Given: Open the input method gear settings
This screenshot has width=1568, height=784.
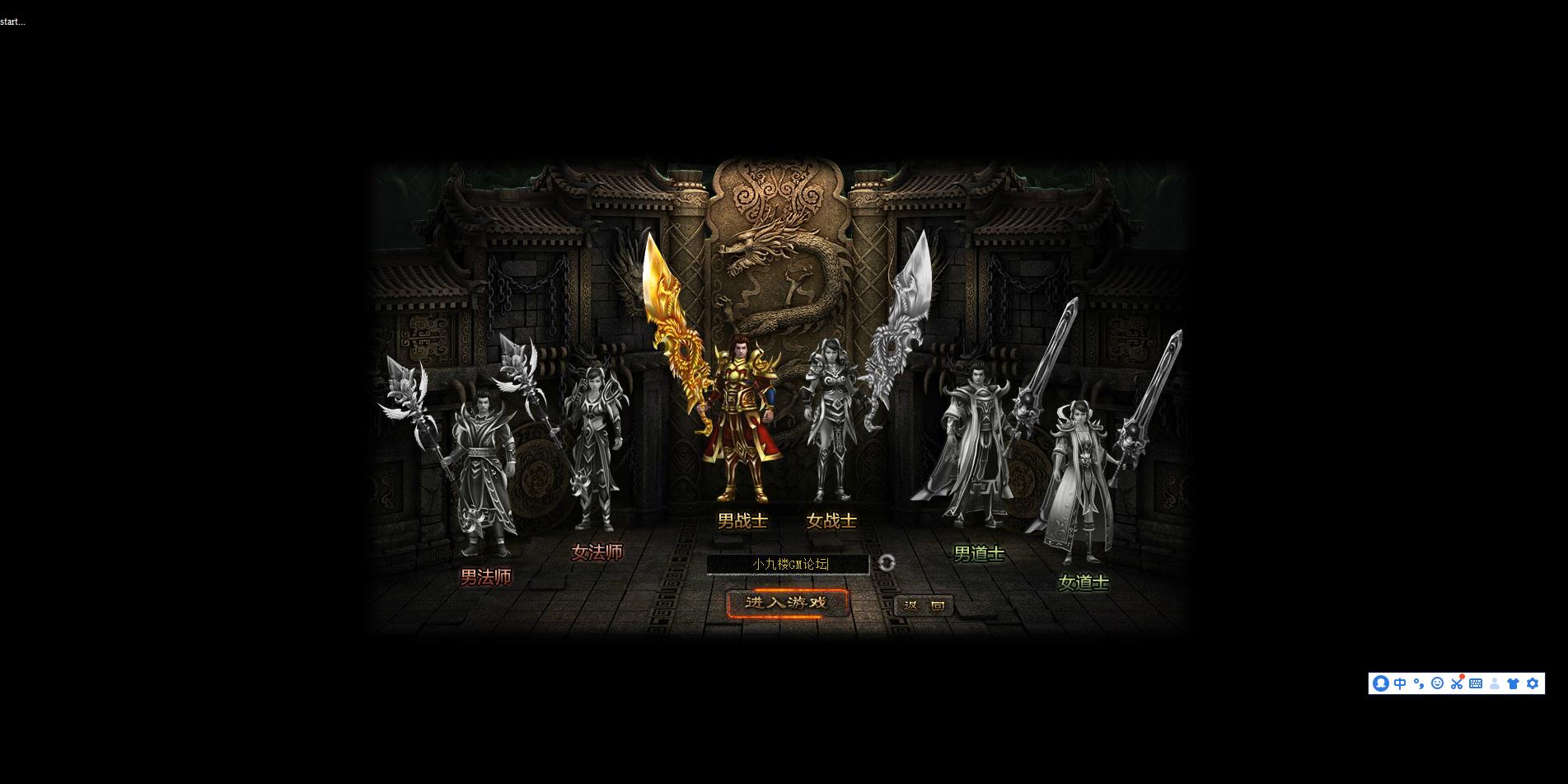Looking at the screenshot, I should pos(1533,683).
